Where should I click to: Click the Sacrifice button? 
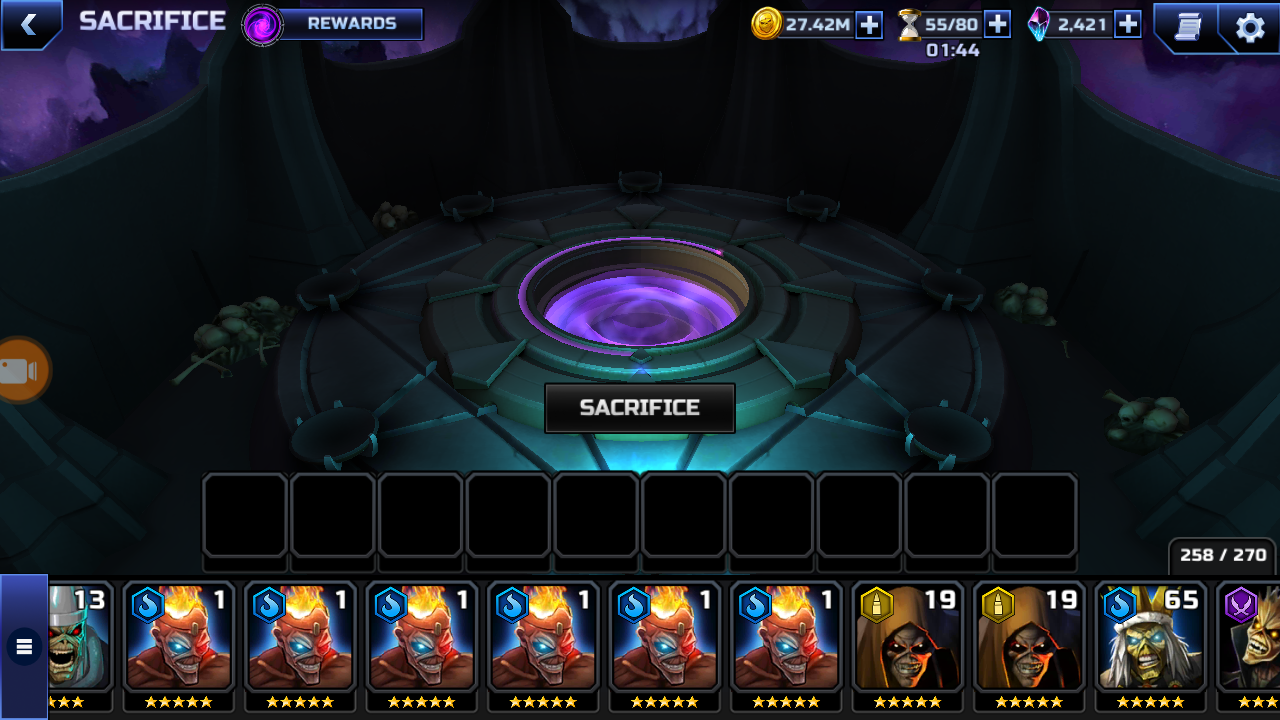click(640, 408)
